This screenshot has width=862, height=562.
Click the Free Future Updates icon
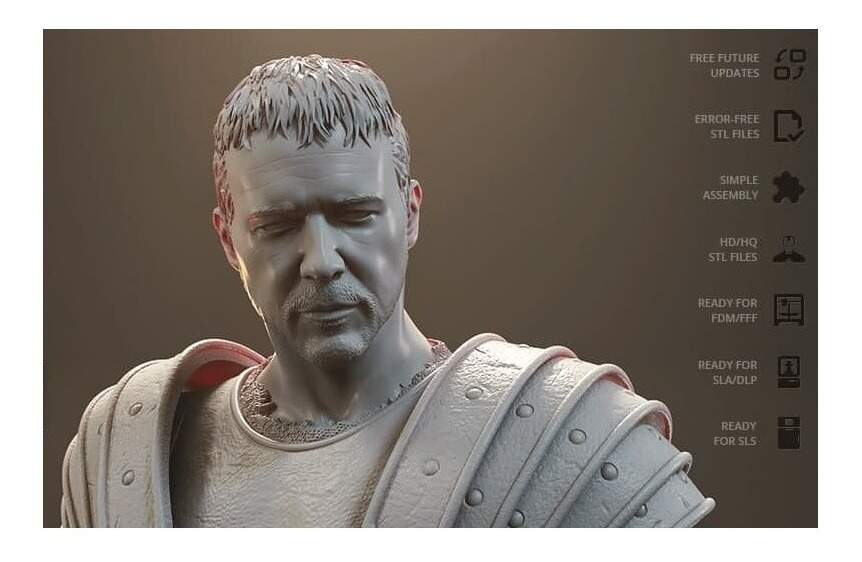pyautogui.click(x=789, y=65)
